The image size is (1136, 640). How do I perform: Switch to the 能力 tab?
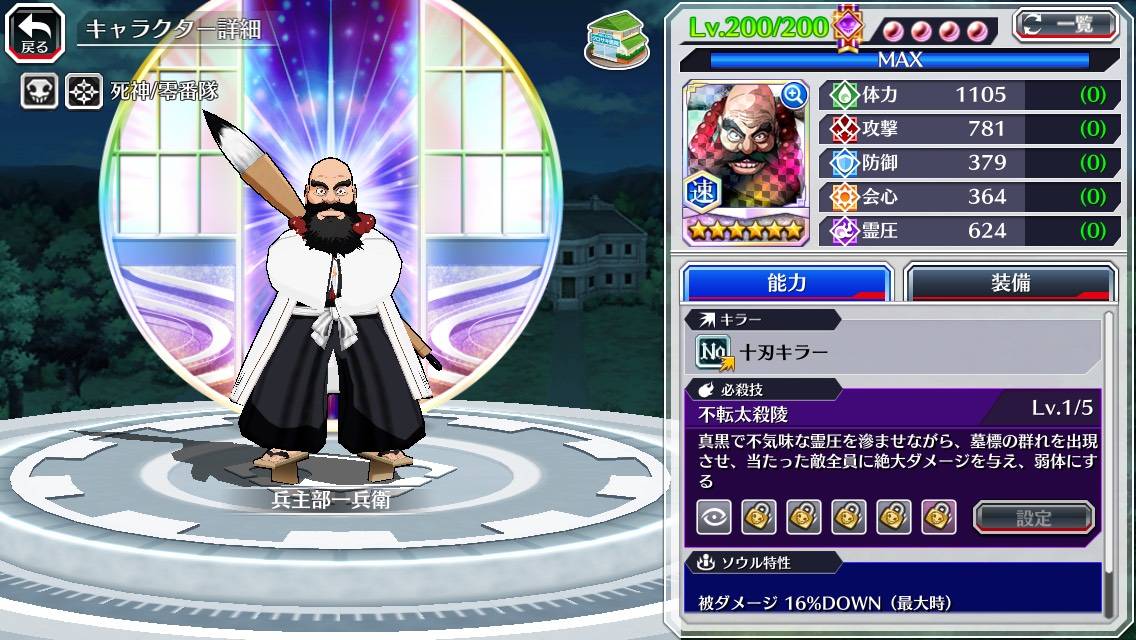tap(786, 283)
